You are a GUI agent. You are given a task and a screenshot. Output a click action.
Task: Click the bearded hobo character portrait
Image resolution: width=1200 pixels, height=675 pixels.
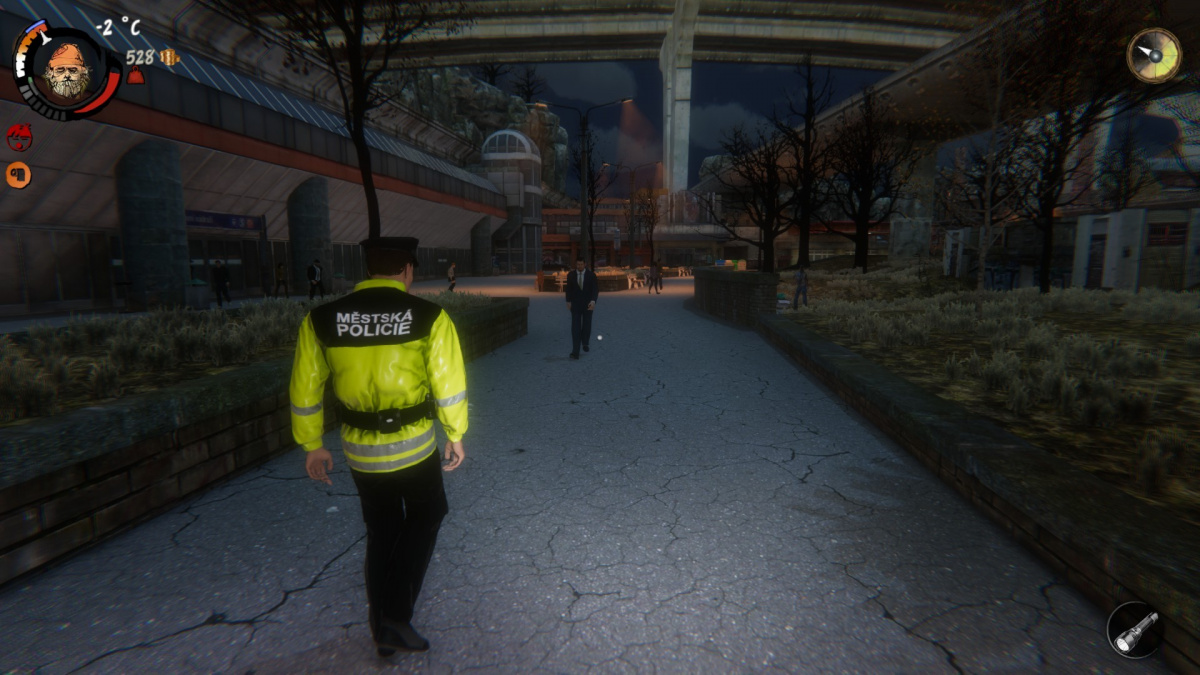click(x=67, y=72)
